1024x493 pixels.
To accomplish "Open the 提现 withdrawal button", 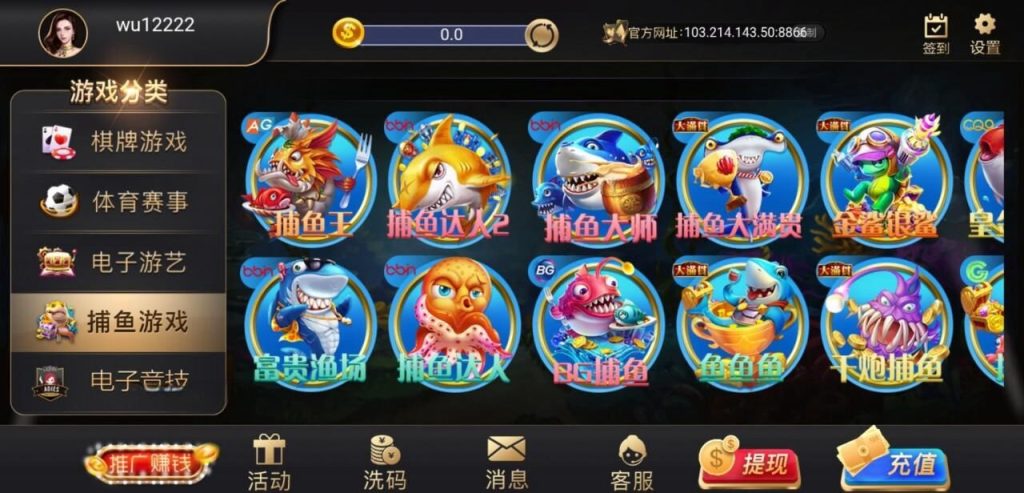I will tap(749, 463).
